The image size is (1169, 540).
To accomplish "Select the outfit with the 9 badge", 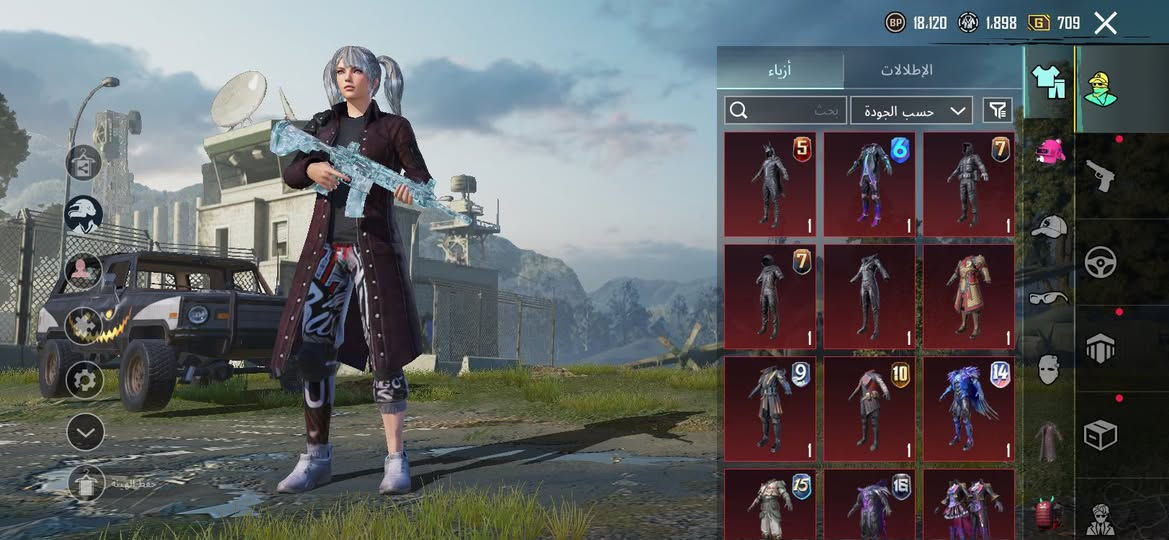I will 769,409.
